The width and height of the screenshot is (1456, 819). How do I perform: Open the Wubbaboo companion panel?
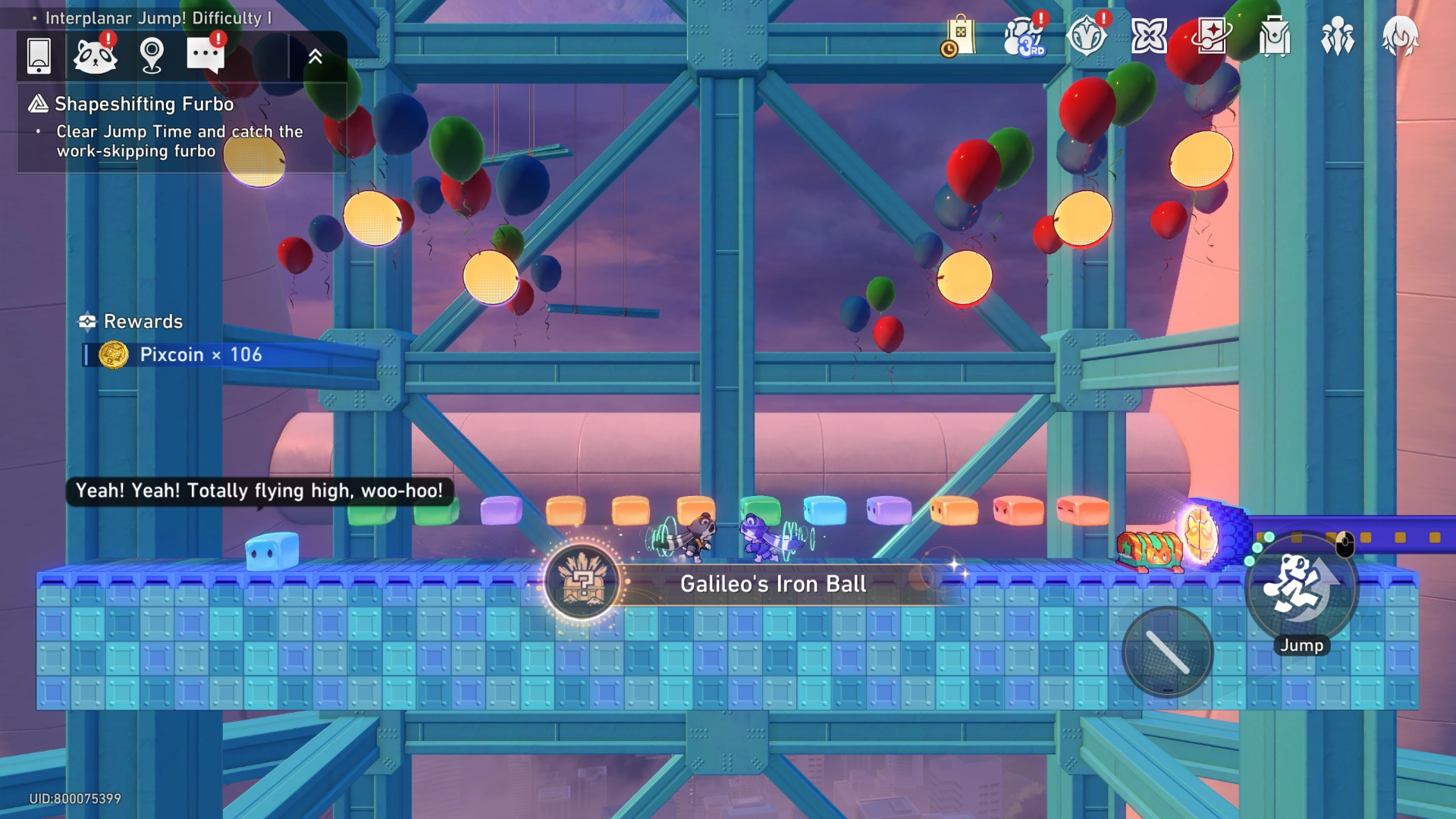click(x=96, y=55)
